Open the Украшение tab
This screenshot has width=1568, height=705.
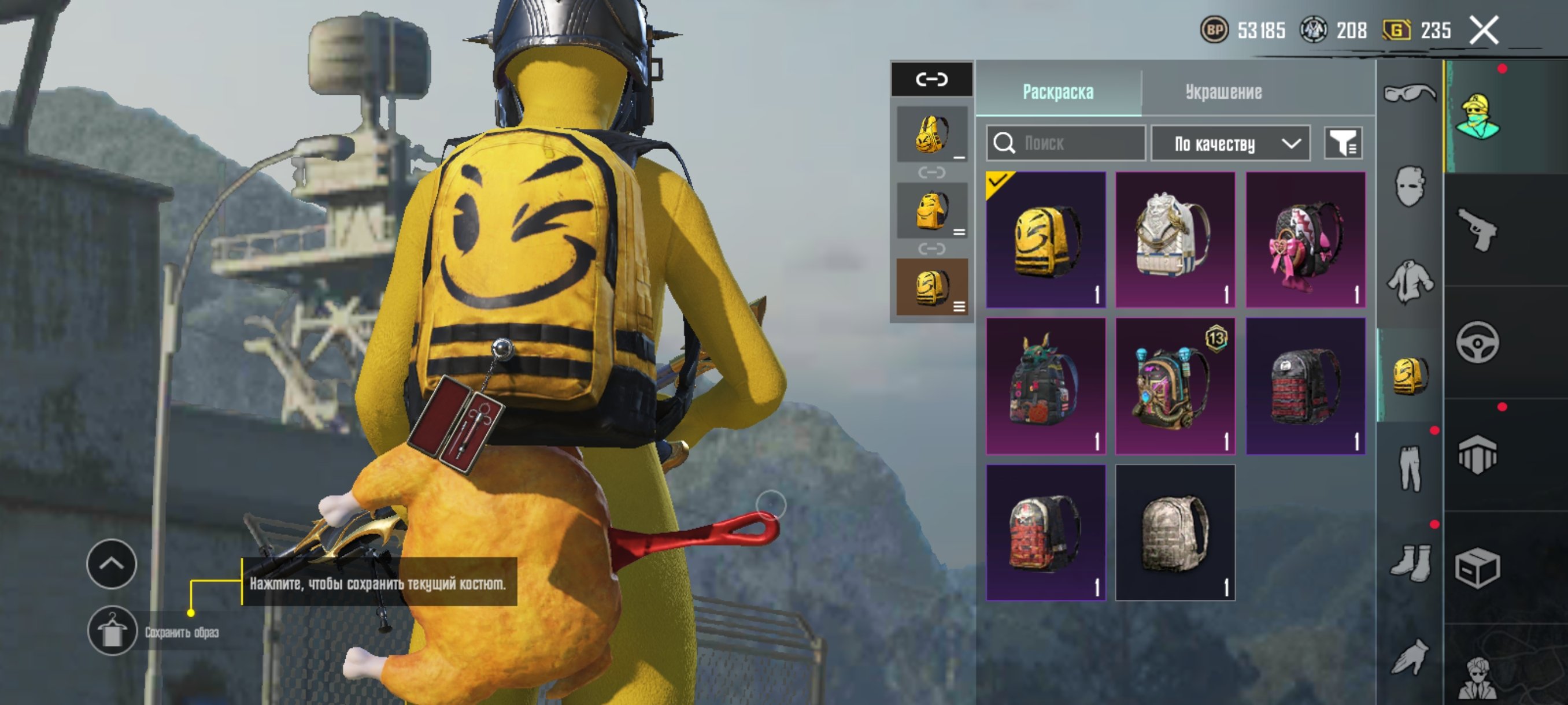(1223, 92)
